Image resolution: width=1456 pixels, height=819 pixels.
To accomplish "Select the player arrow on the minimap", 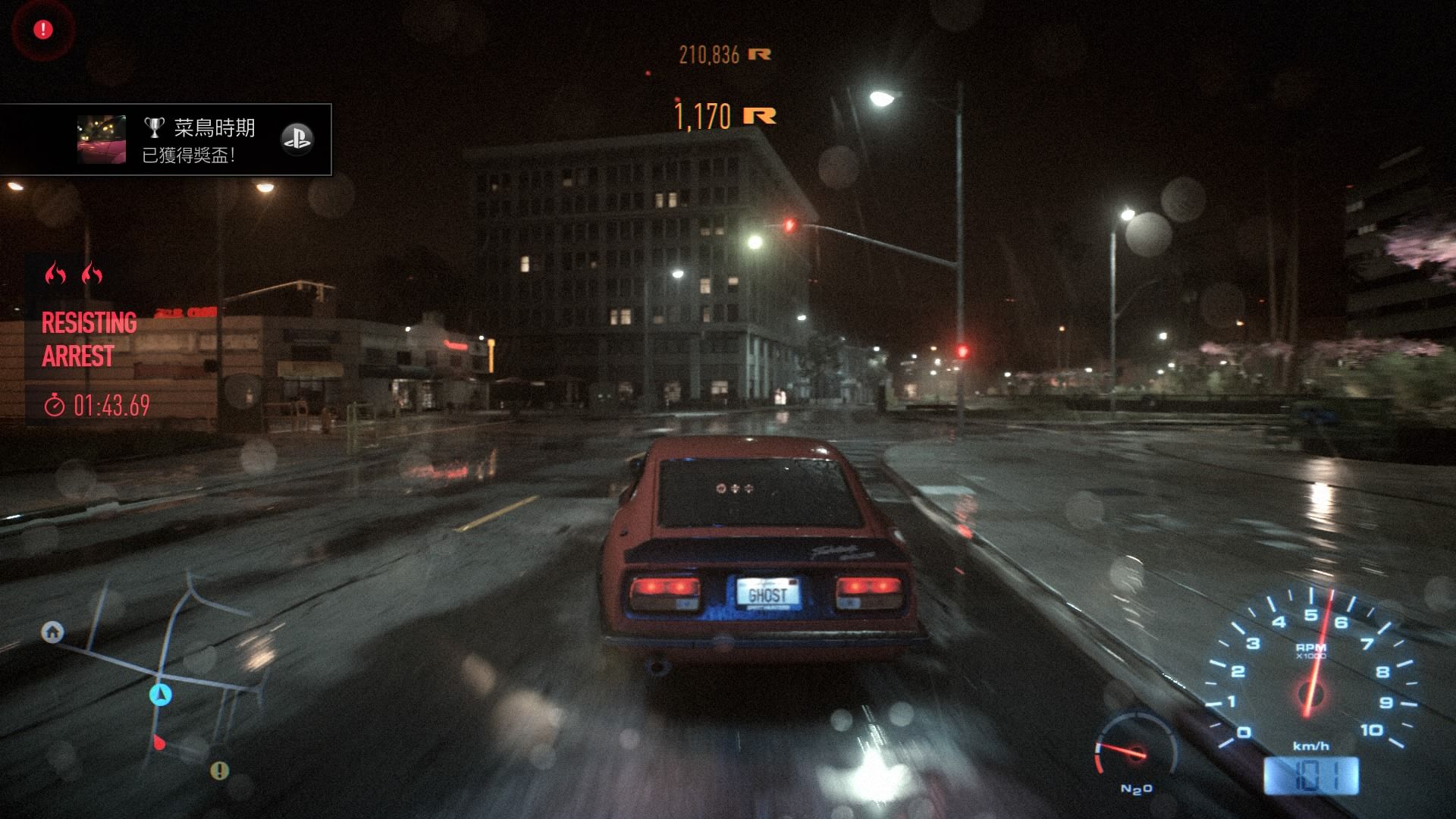I will click(160, 694).
